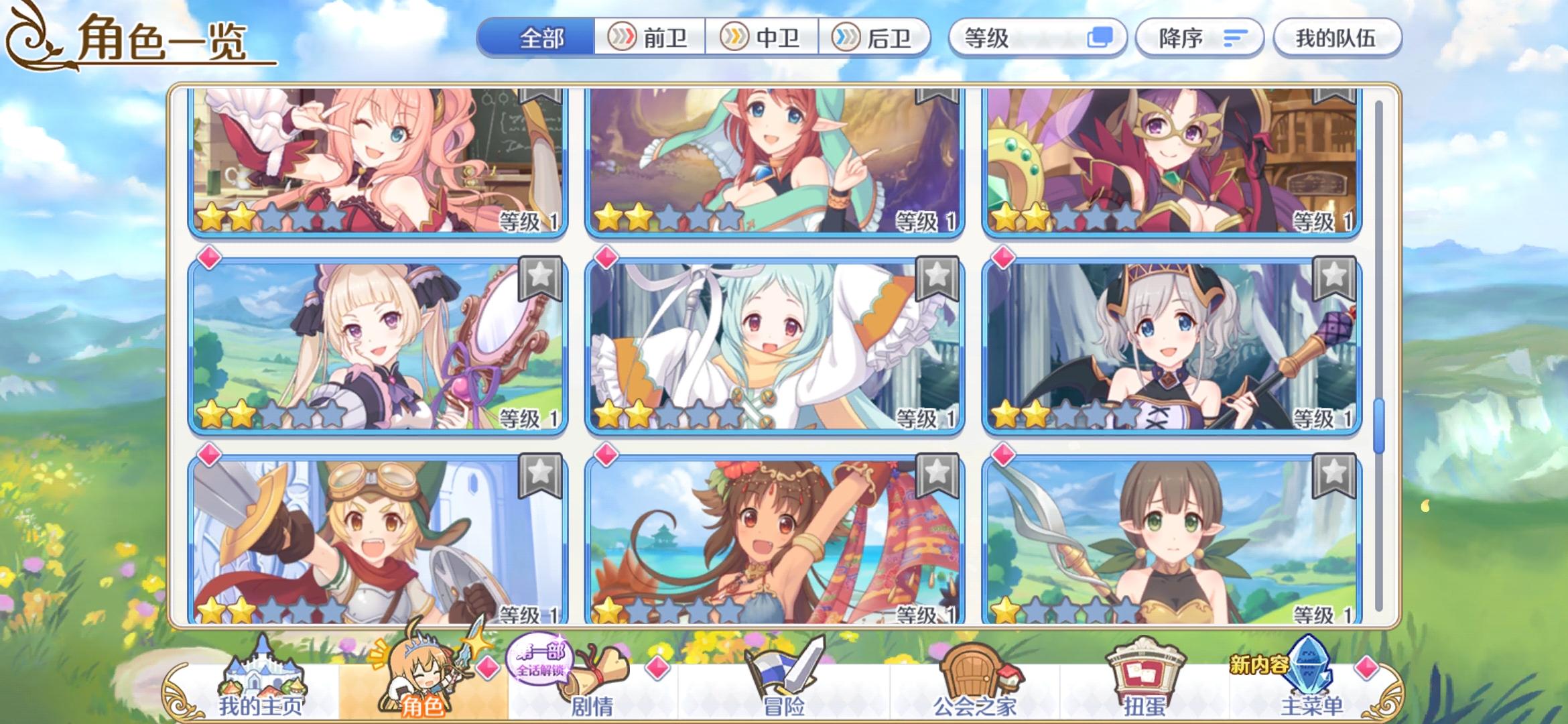Switch to the 后卫 rearguard tab
The height and width of the screenshot is (724, 1568).
(x=874, y=38)
